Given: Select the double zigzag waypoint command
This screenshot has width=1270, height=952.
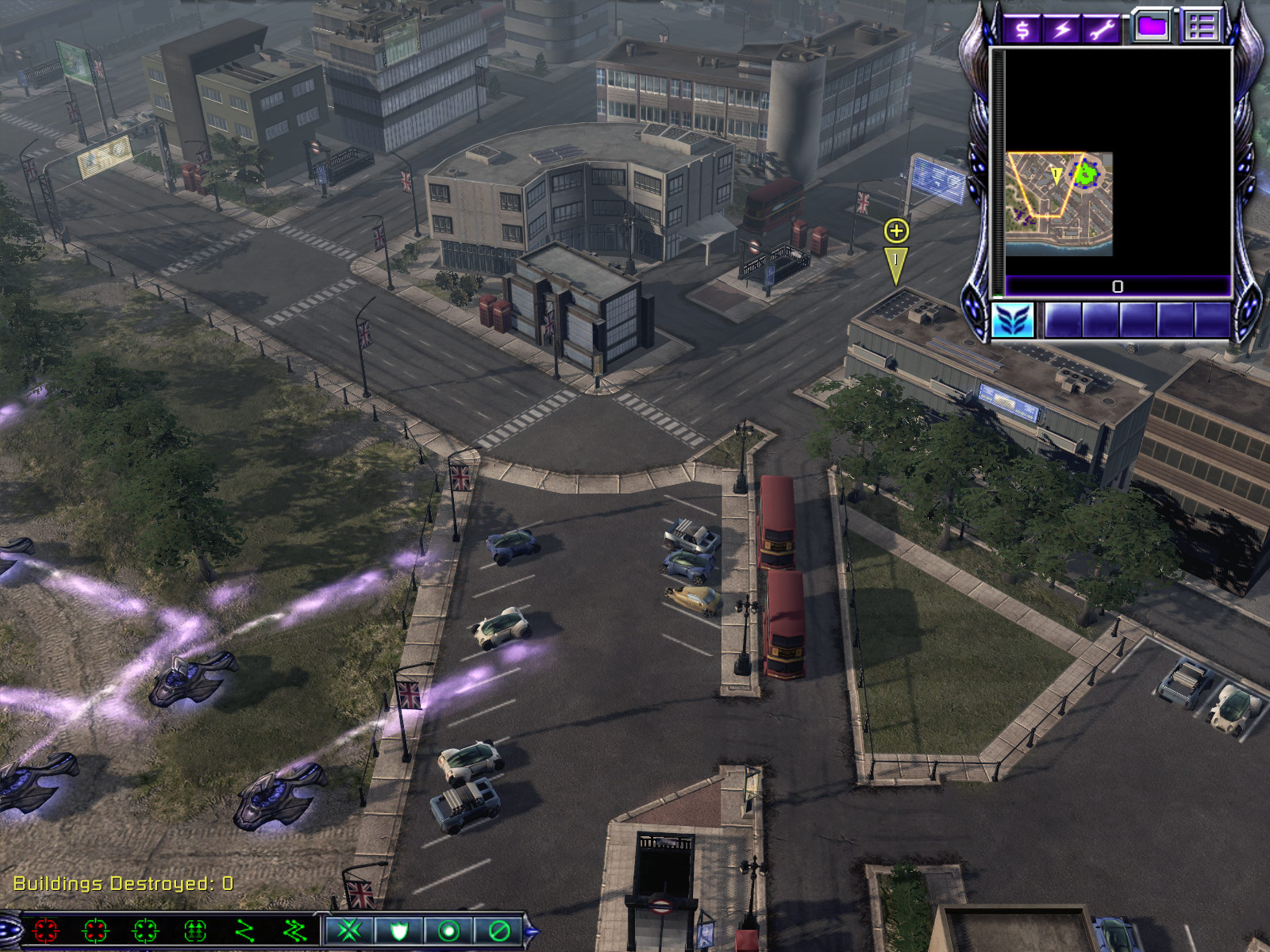Looking at the screenshot, I should tap(294, 930).
